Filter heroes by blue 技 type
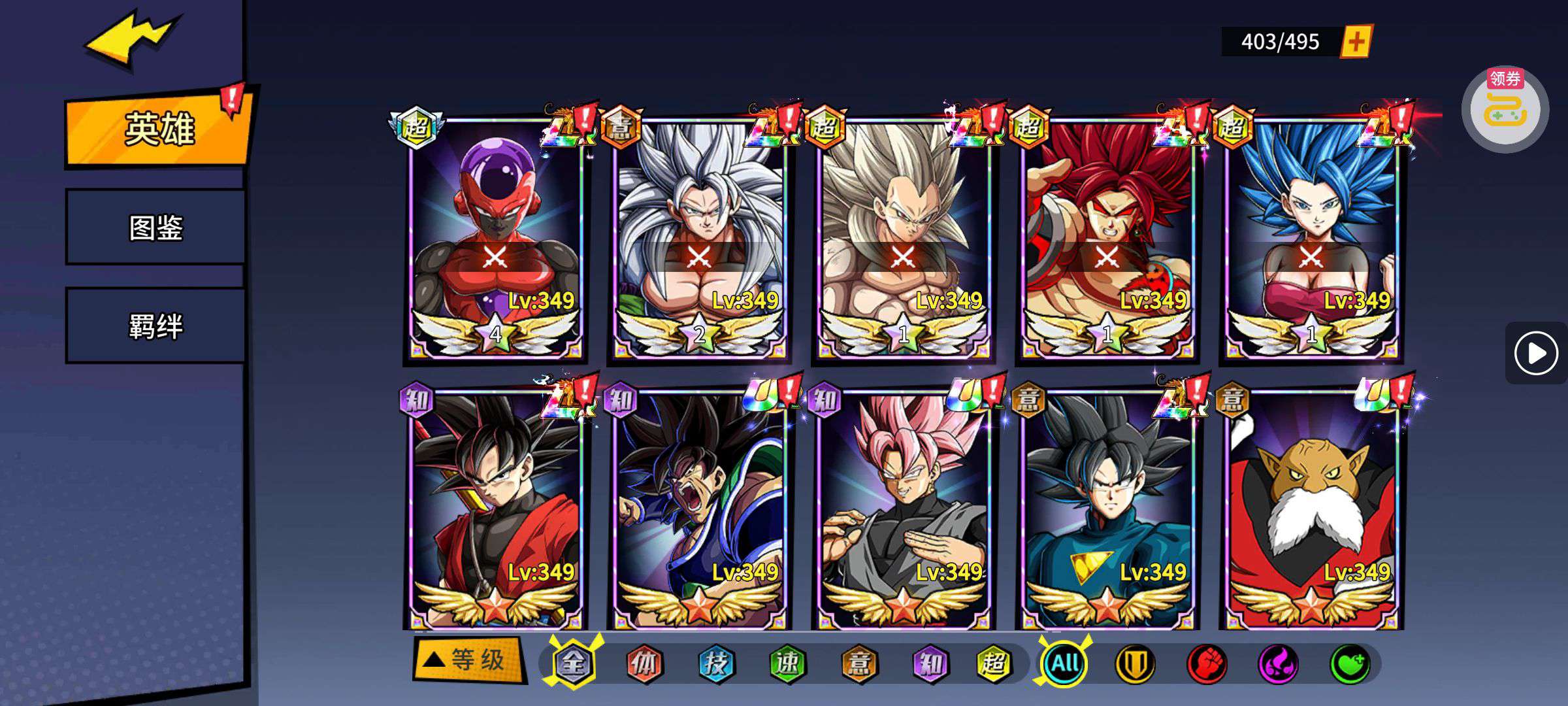Image resolution: width=1568 pixels, height=706 pixels. (715, 664)
